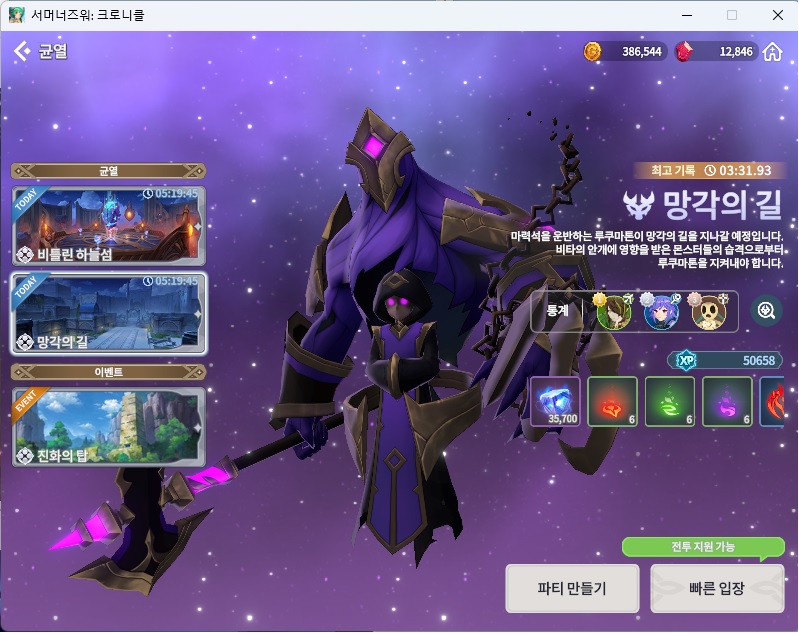Open the home screen icon
799x633 pixels.
coord(772,52)
